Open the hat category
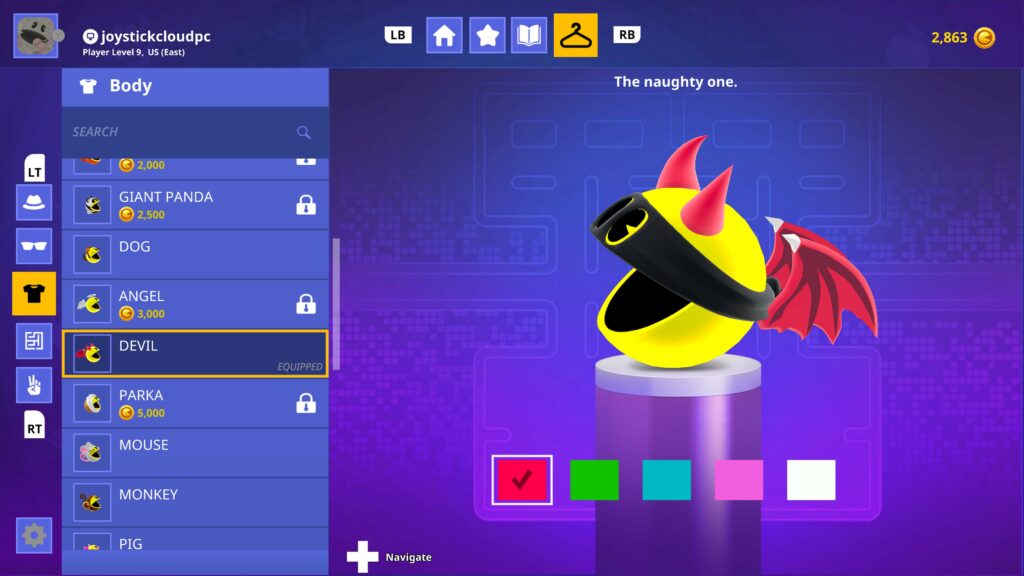Viewport: 1024px width, 576px height. point(34,201)
